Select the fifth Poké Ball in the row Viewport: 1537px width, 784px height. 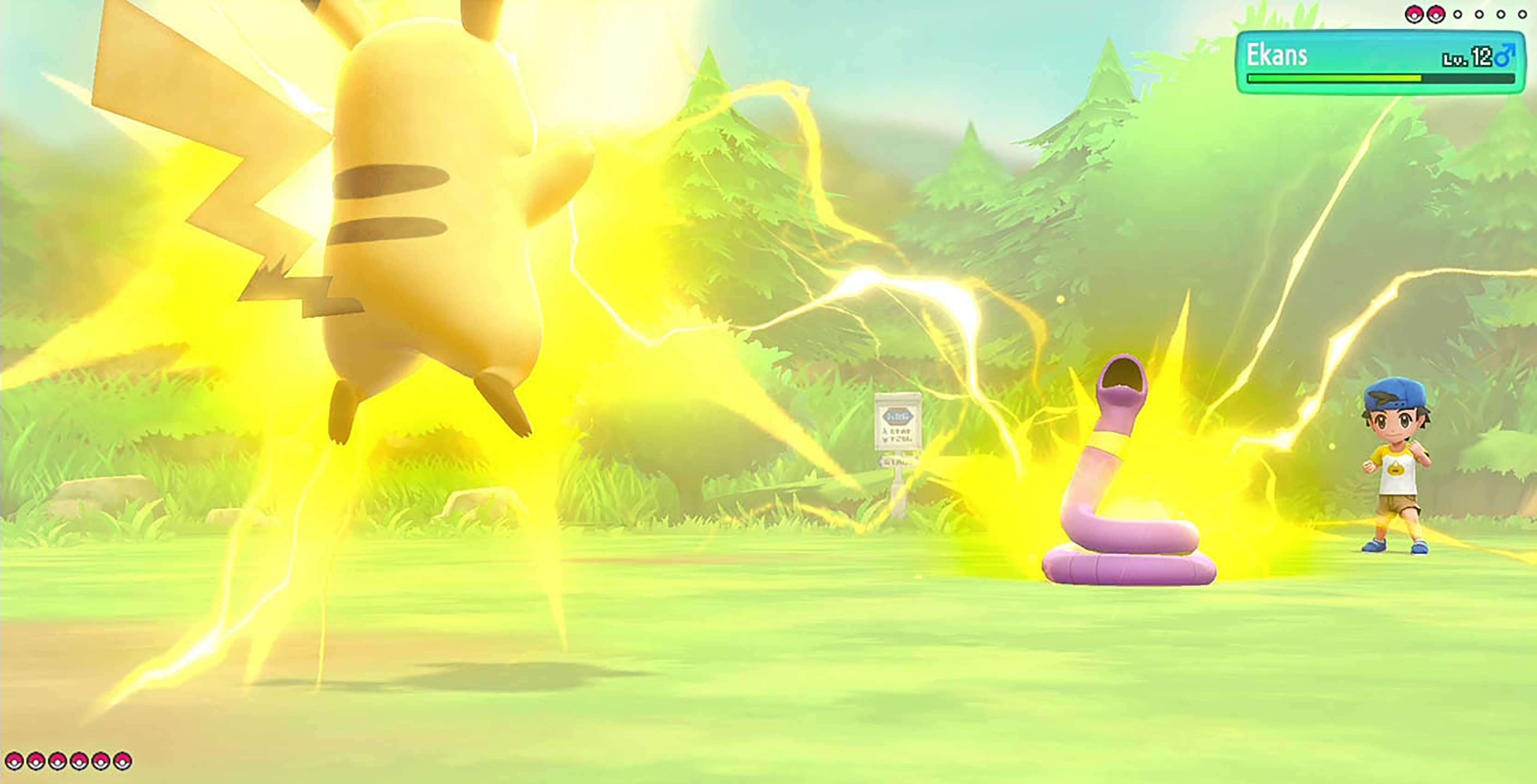(101, 762)
